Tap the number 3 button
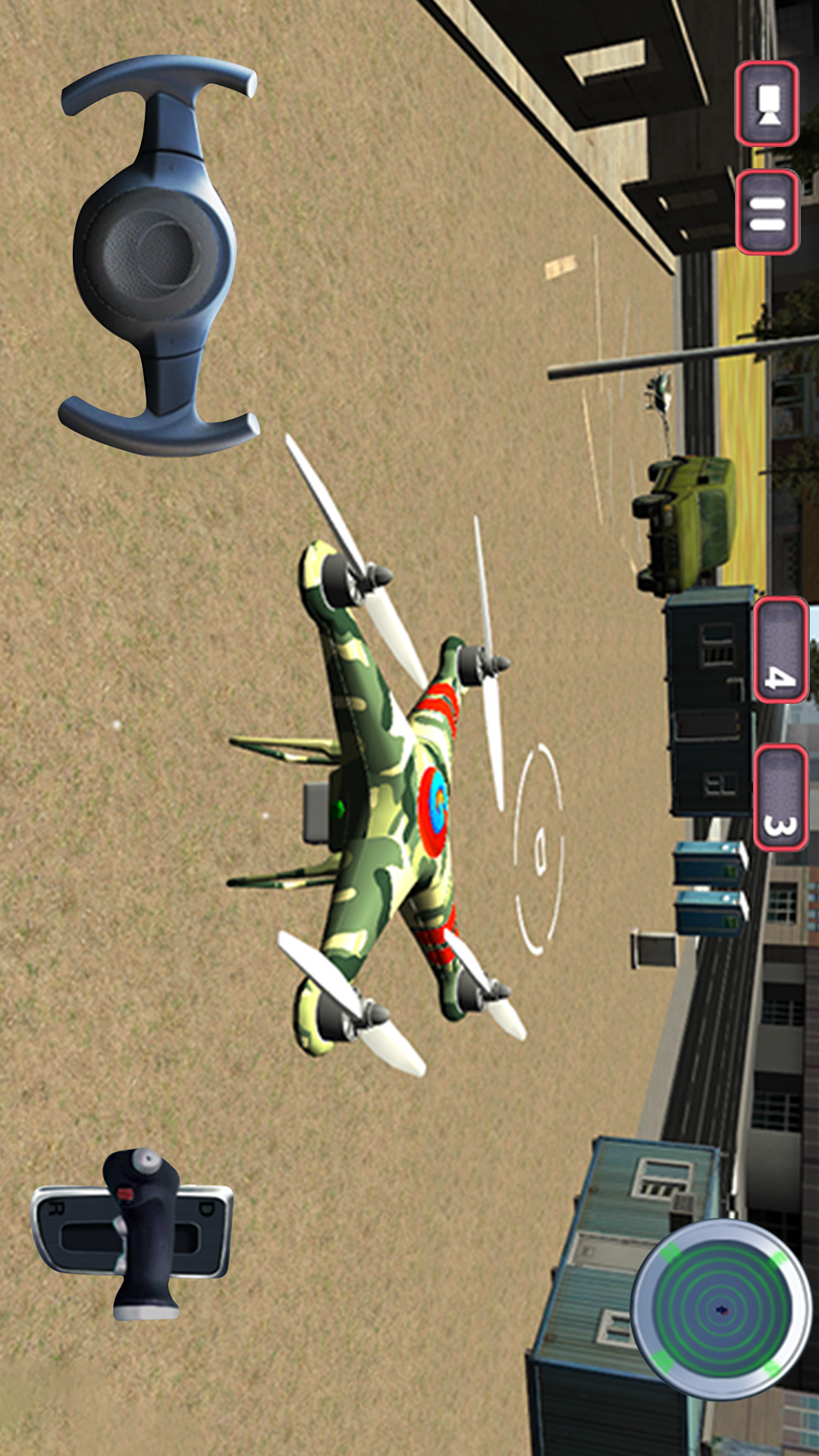The height and width of the screenshot is (1456, 819). coord(780,797)
